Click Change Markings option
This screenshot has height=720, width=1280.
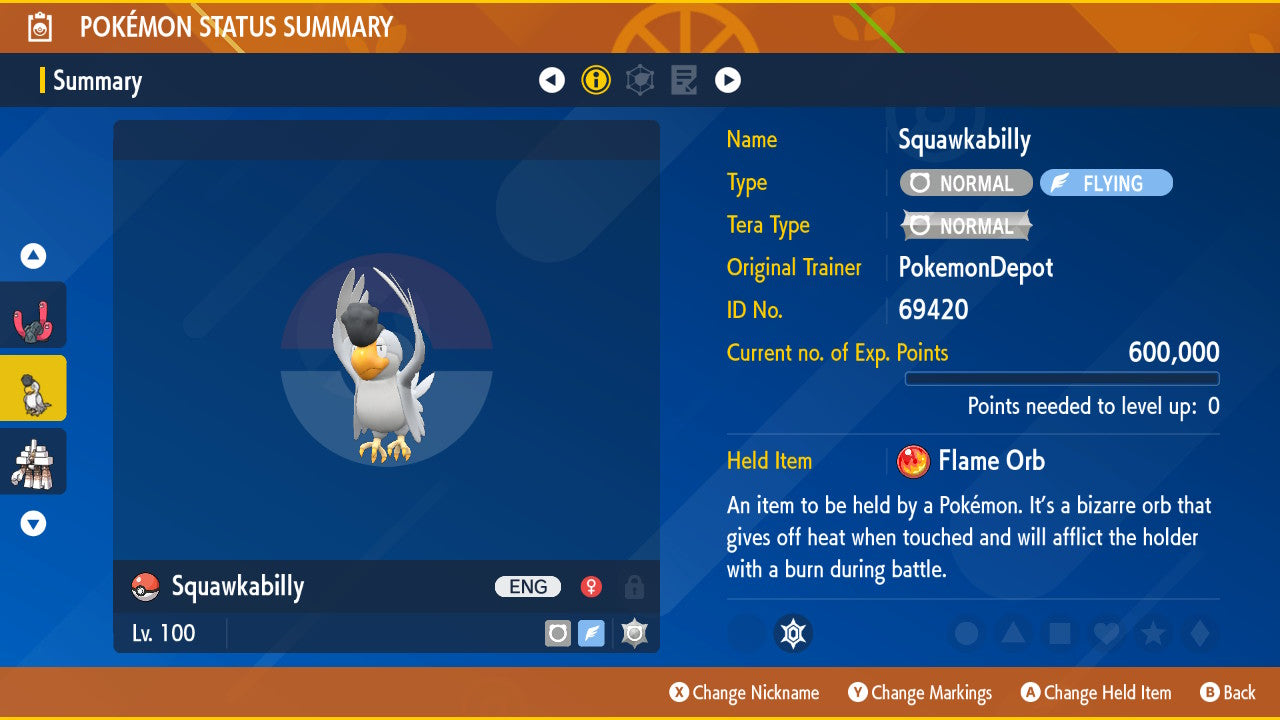(920, 693)
